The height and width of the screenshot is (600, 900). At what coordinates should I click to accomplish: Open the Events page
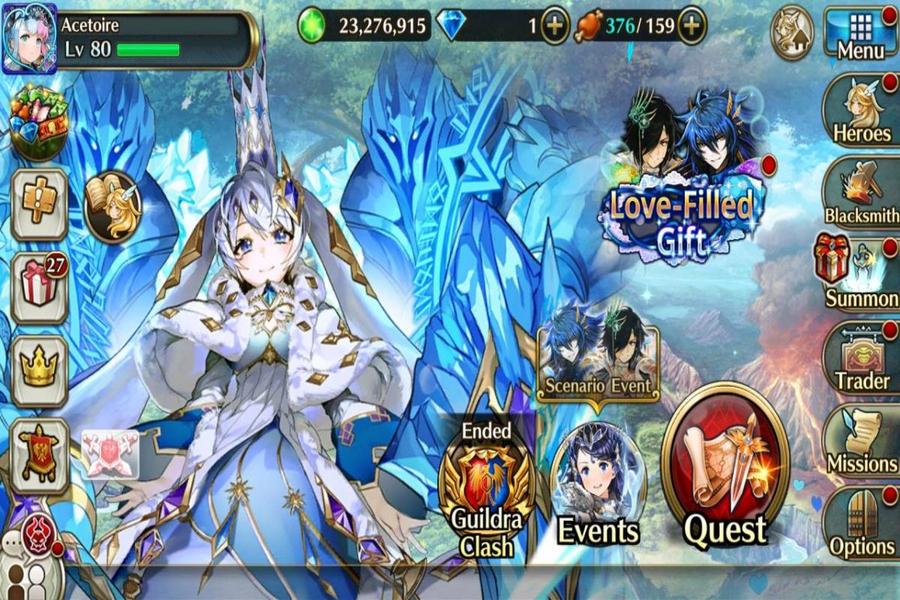point(598,485)
